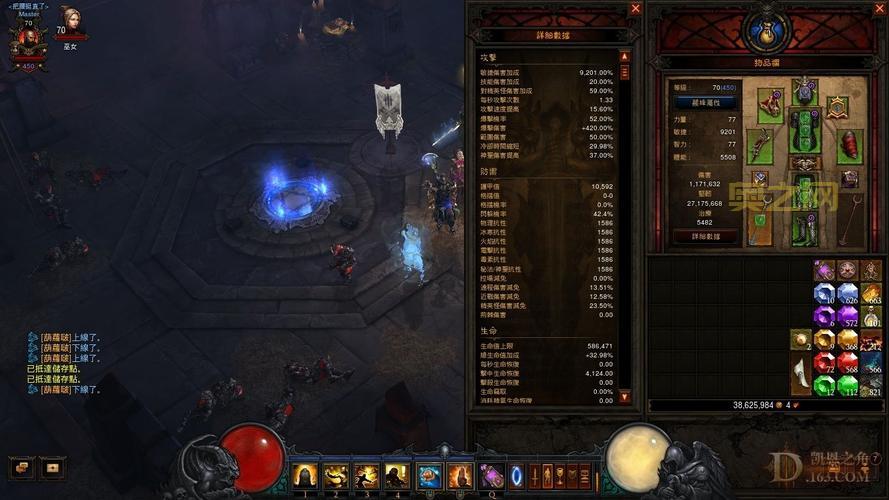Click the 詳細數據 details button
The height and width of the screenshot is (500, 889).
click(706, 237)
